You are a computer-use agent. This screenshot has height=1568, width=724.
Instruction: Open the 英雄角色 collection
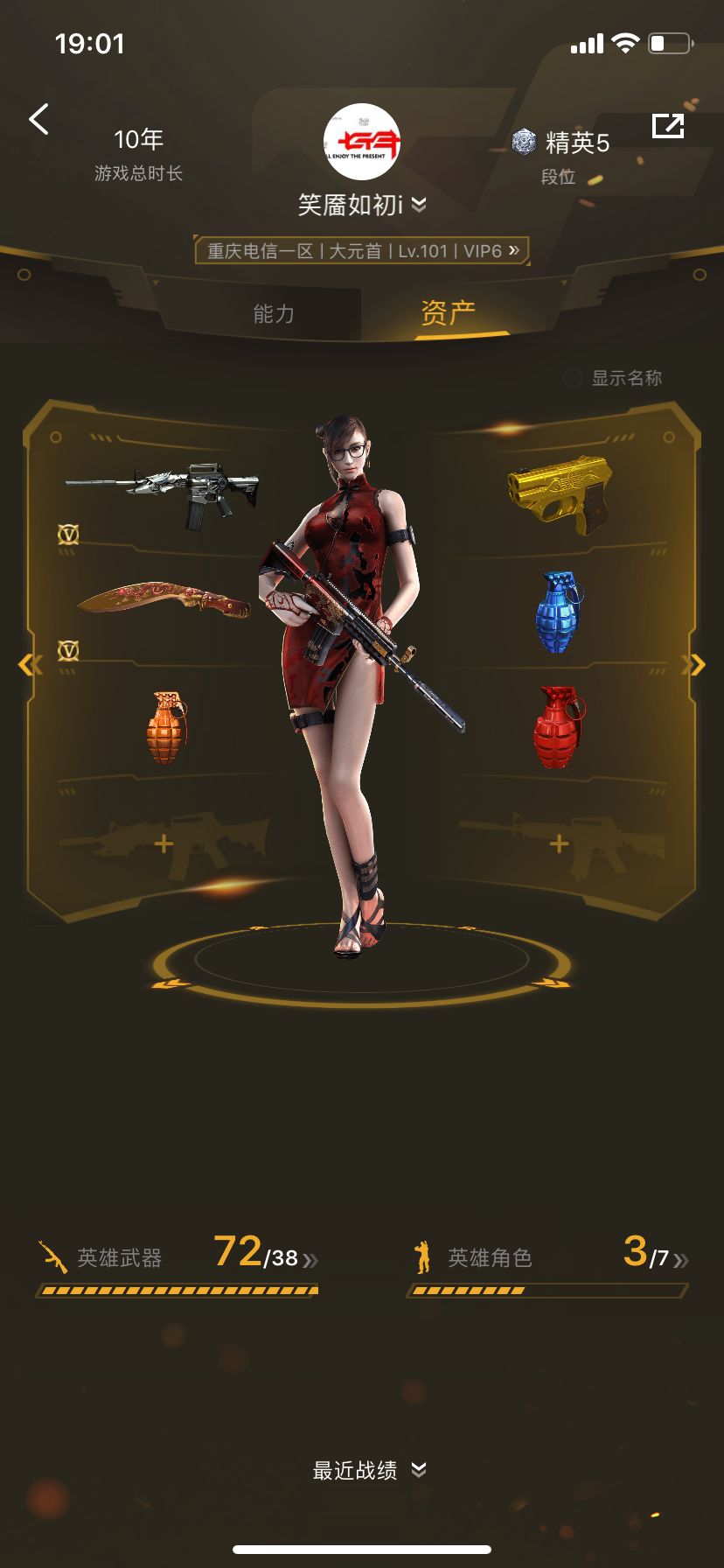pyautogui.click(x=548, y=1258)
